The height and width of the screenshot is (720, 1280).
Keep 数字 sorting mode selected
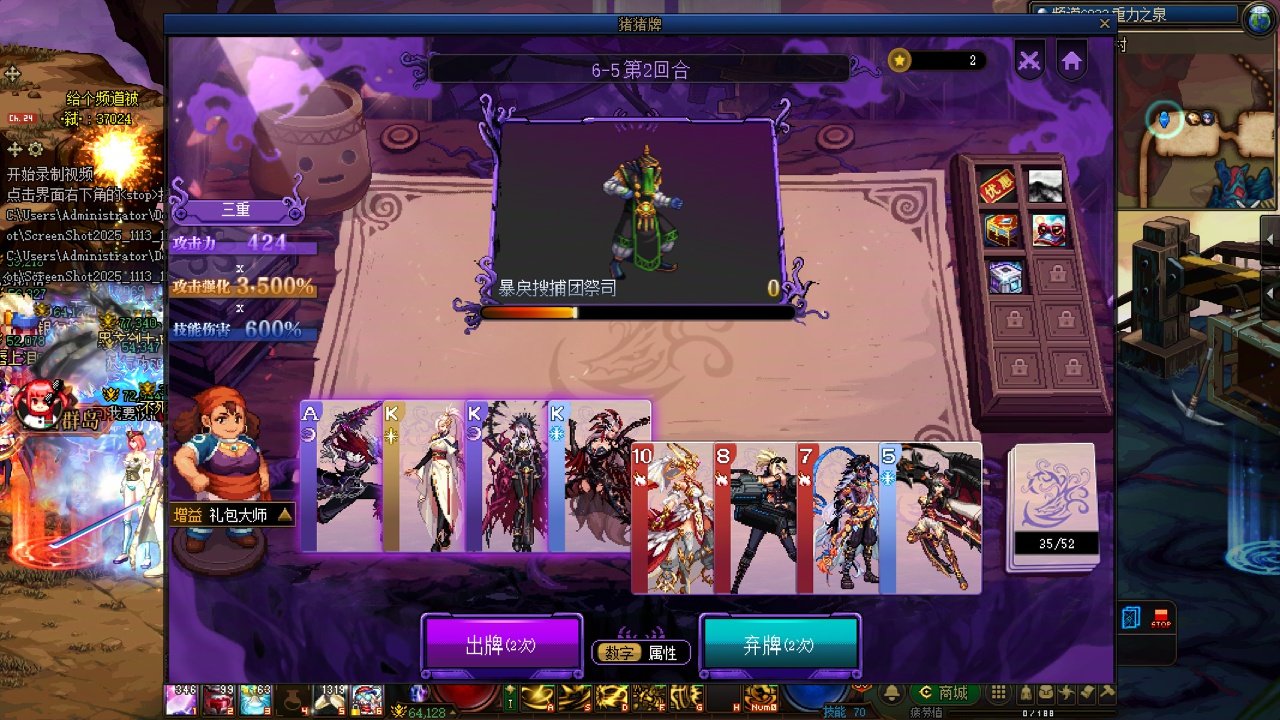point(620,652)
